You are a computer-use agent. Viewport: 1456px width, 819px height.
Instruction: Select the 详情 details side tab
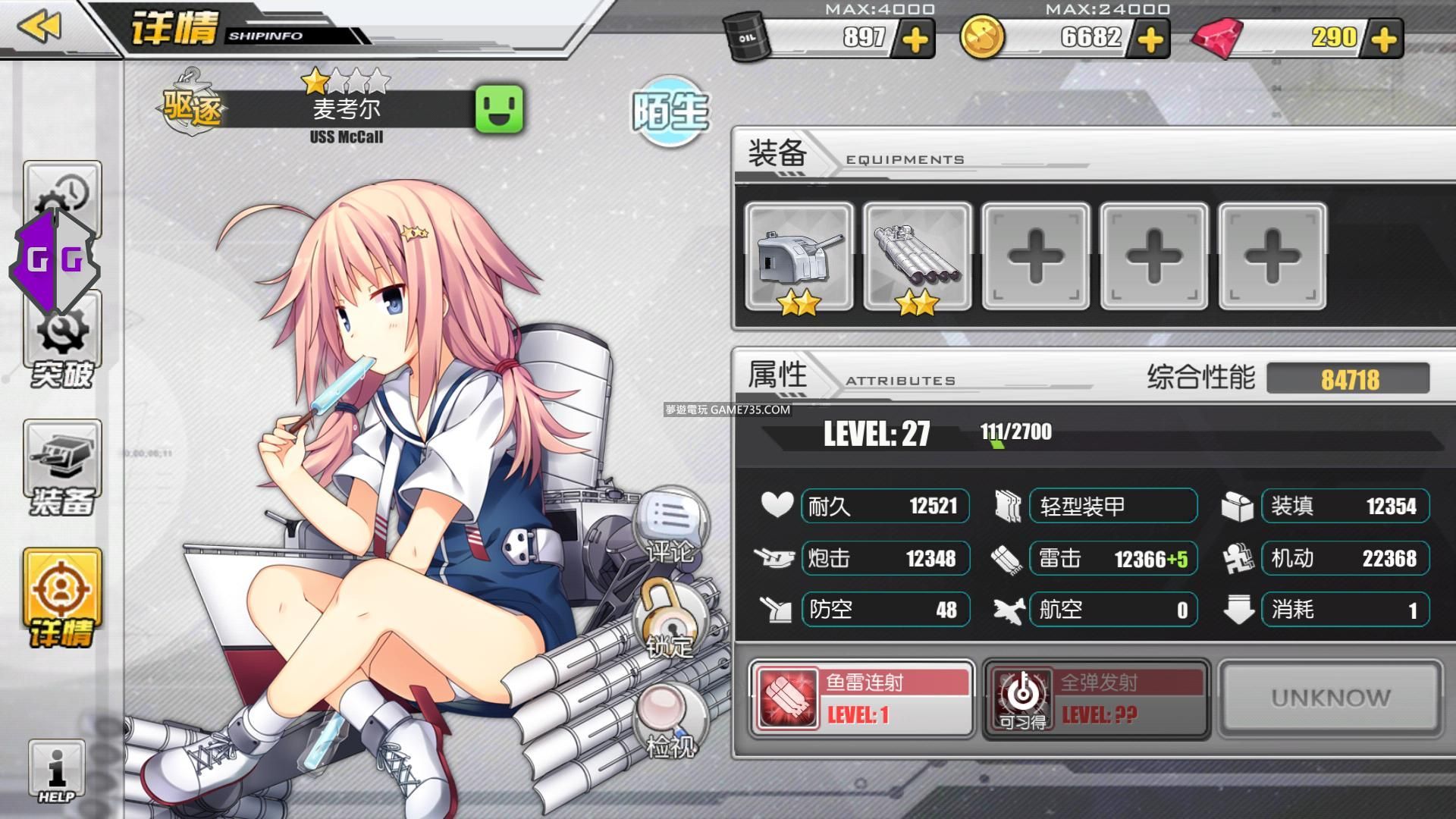coord(62,598)
